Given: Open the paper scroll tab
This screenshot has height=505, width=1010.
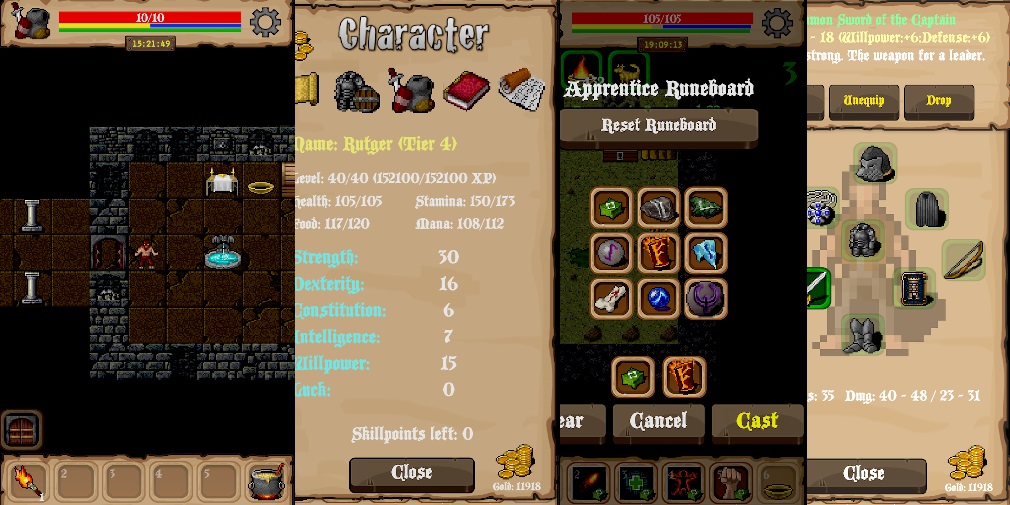Looking at the screenshot, I should [x=522, y=90].
